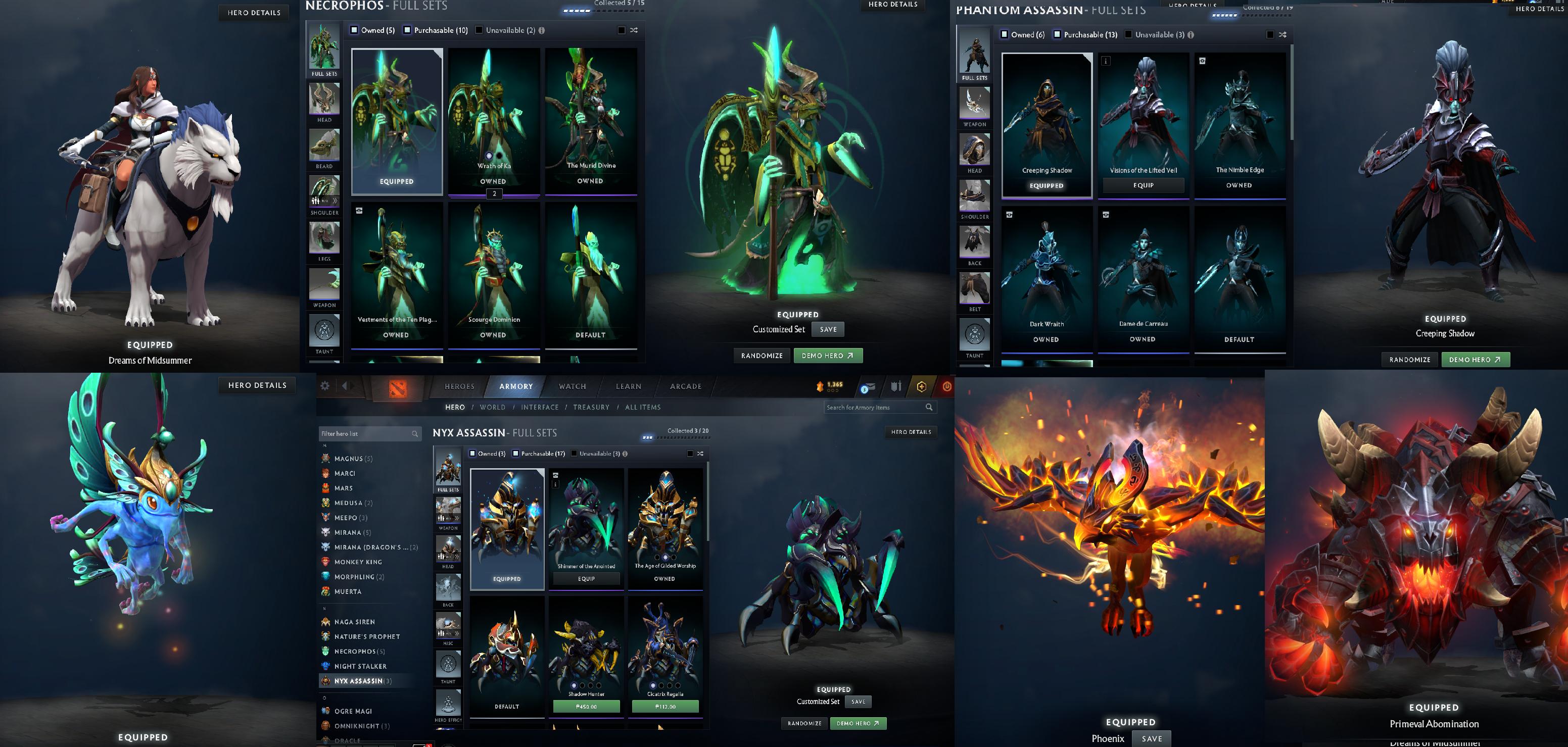Image resolution: width=1568 pixels, height=747 pixels.
Task: Uncheck the Owned (5) filter for Necrophos
Action: tap(354, 29)
